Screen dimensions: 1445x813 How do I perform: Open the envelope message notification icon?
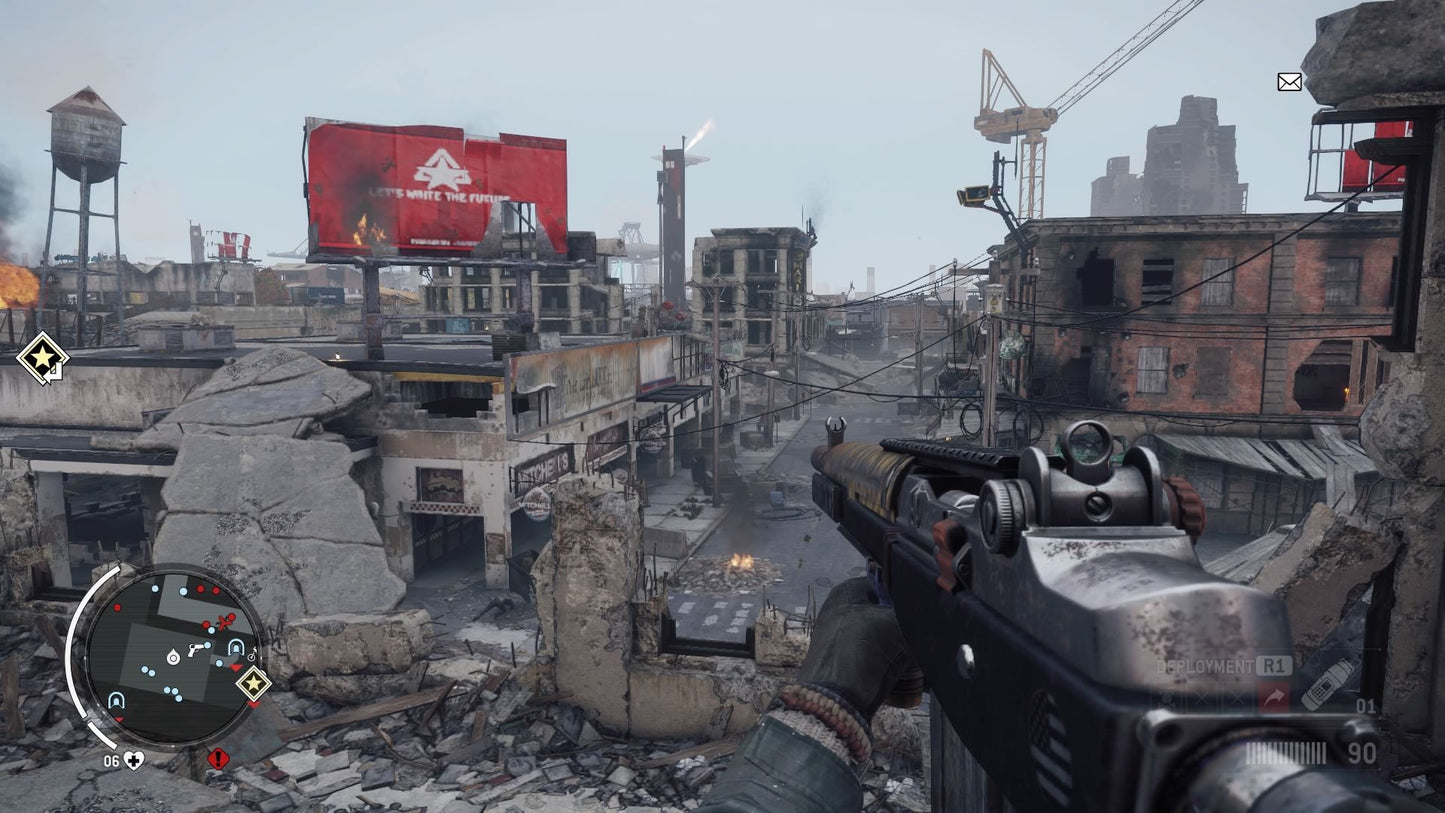tap(1289, 82)
